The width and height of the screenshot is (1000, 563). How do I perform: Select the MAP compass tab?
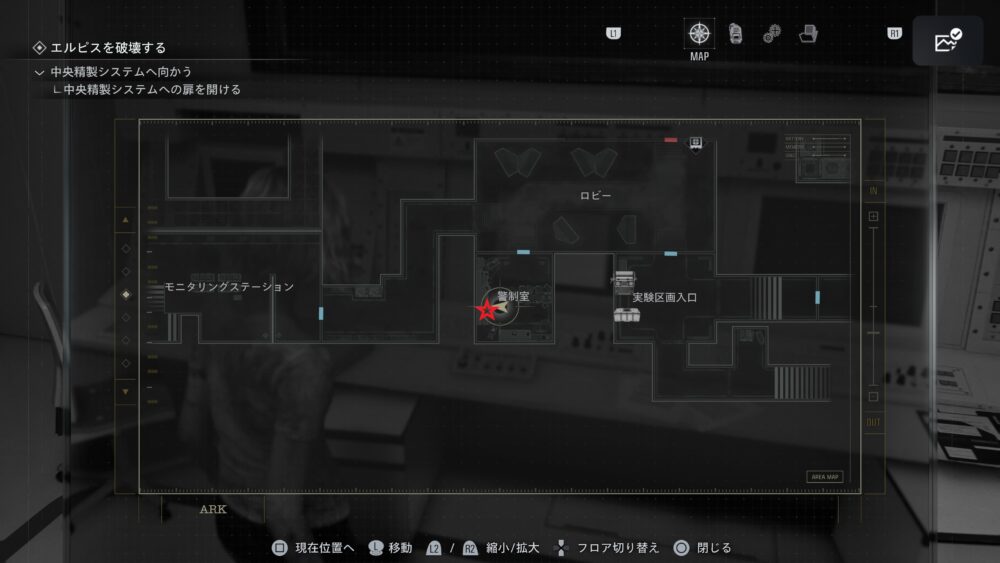click(x=700, y=33)
